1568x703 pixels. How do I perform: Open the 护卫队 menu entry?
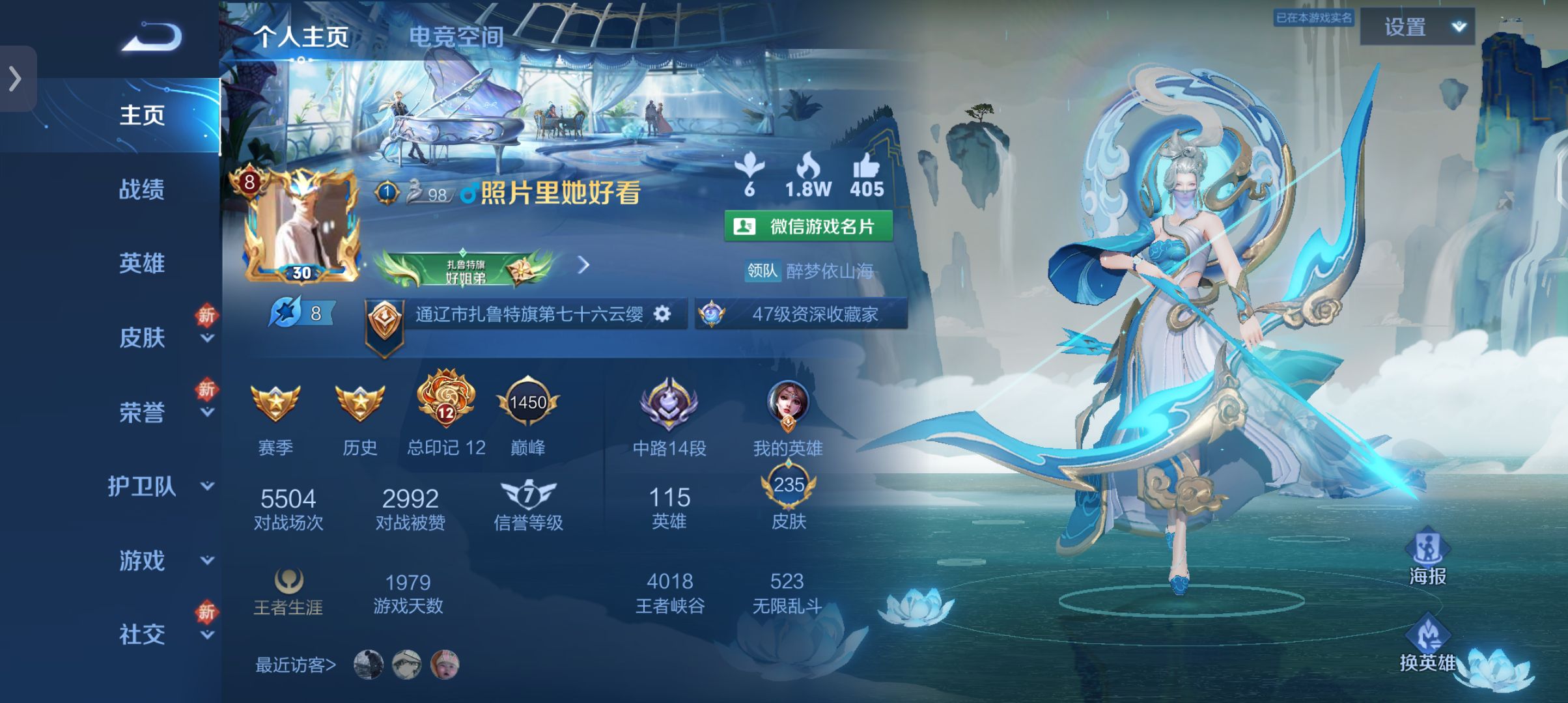(x=141, y=486)
